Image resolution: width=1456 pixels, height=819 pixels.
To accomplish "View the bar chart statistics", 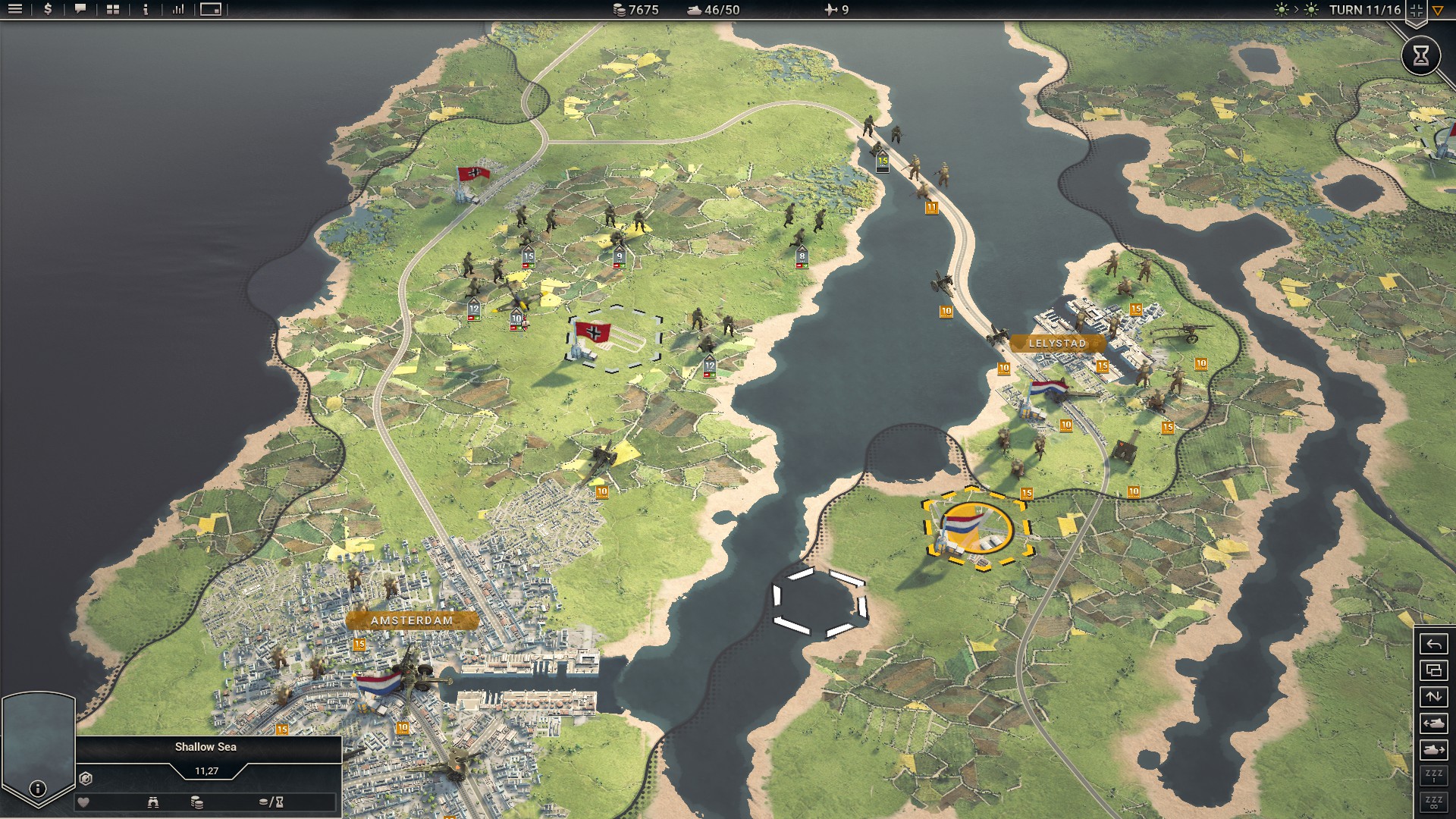I will (x=178, y=10).
